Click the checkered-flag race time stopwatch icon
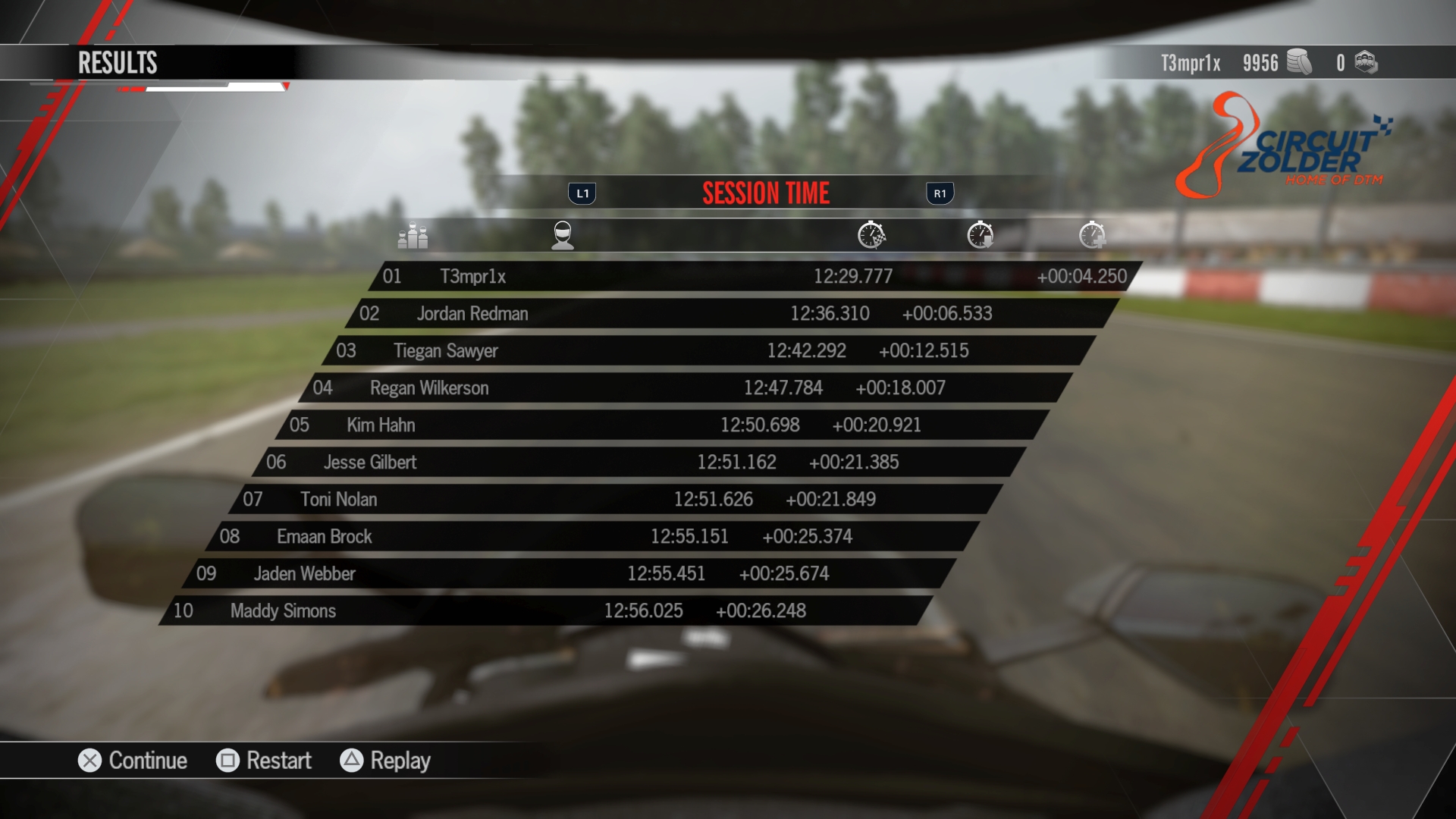1456x819 pixels. tap(870, 235)
